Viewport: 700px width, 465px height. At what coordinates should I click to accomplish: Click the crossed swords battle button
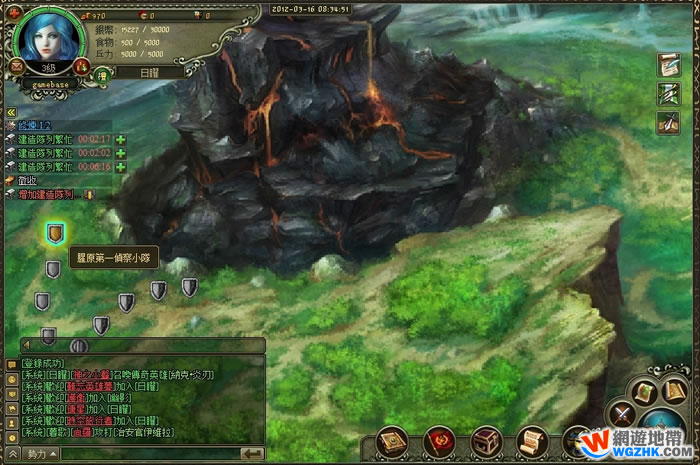[x=623, y=412]
